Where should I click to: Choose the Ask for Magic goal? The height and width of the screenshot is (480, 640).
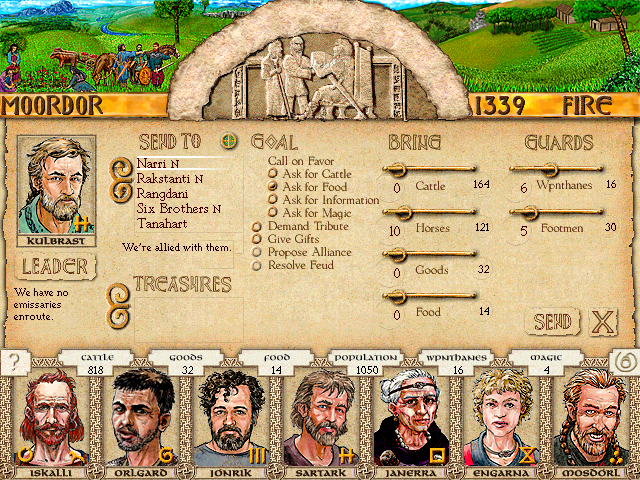pos(318,213)
